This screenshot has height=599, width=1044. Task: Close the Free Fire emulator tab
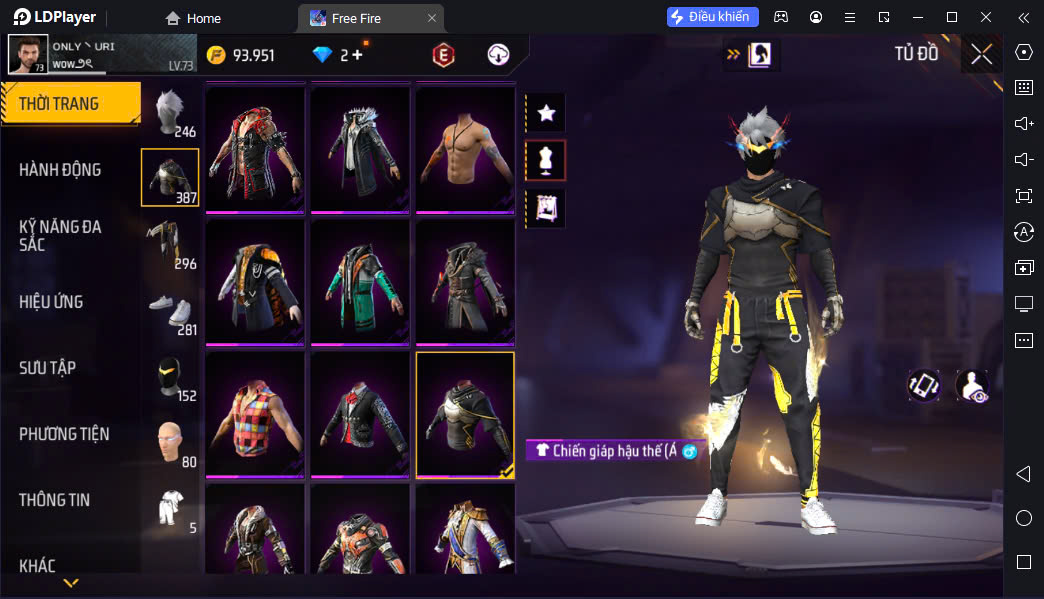(431, 18)
